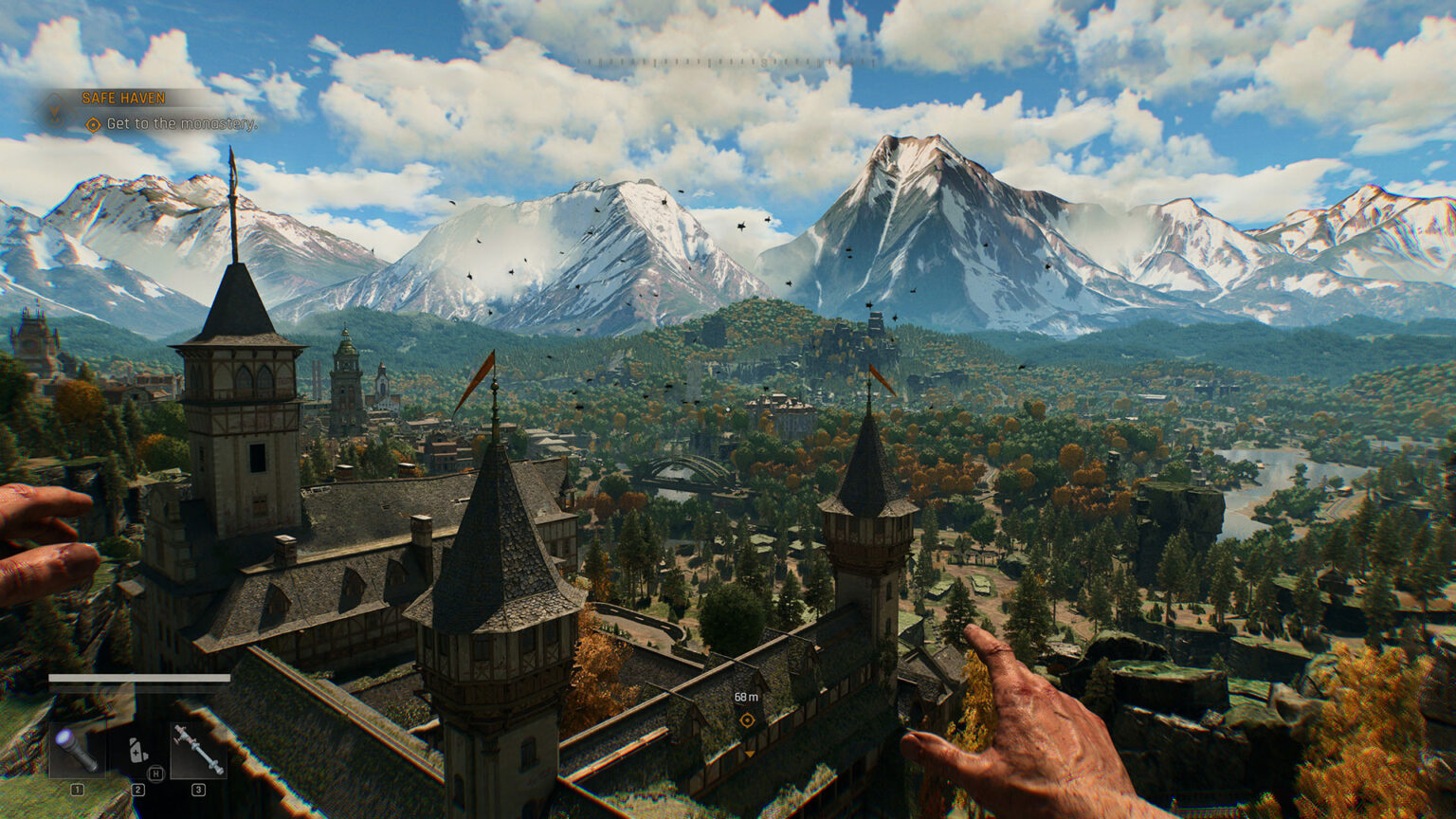Click the medkit icon in quickslot 2

coord(136,751)
